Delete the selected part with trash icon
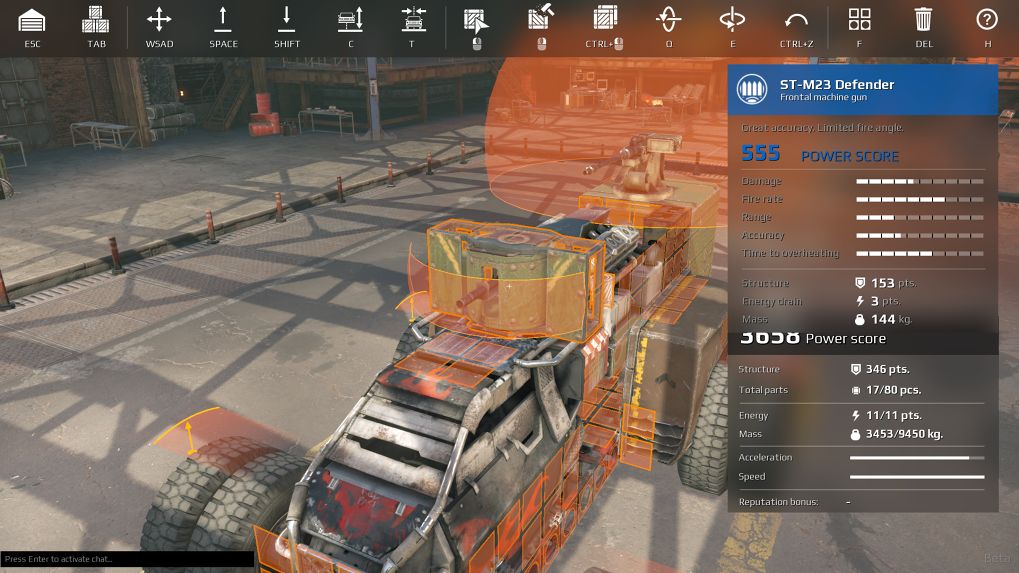The width and height of the screenshot is (1019, 573). [923, 20]
